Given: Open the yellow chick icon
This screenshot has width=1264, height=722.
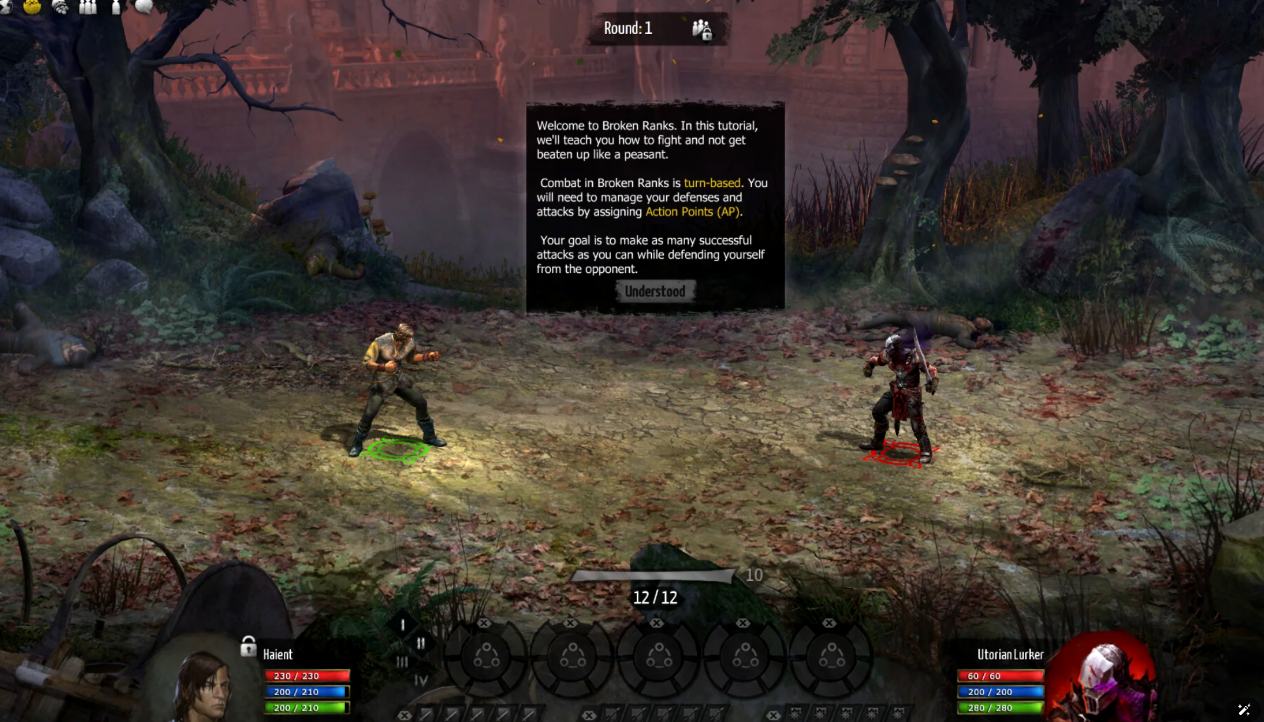Looking at the screenshot, I should (x=33, y=6).
